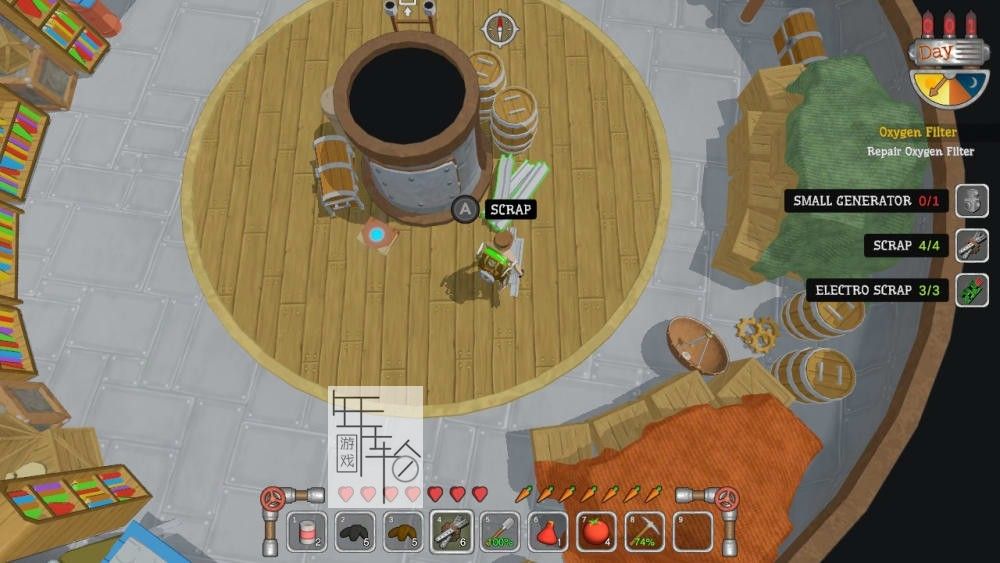
Task: Select the scrap metal hotbar slot
Action: pos(451,532)
